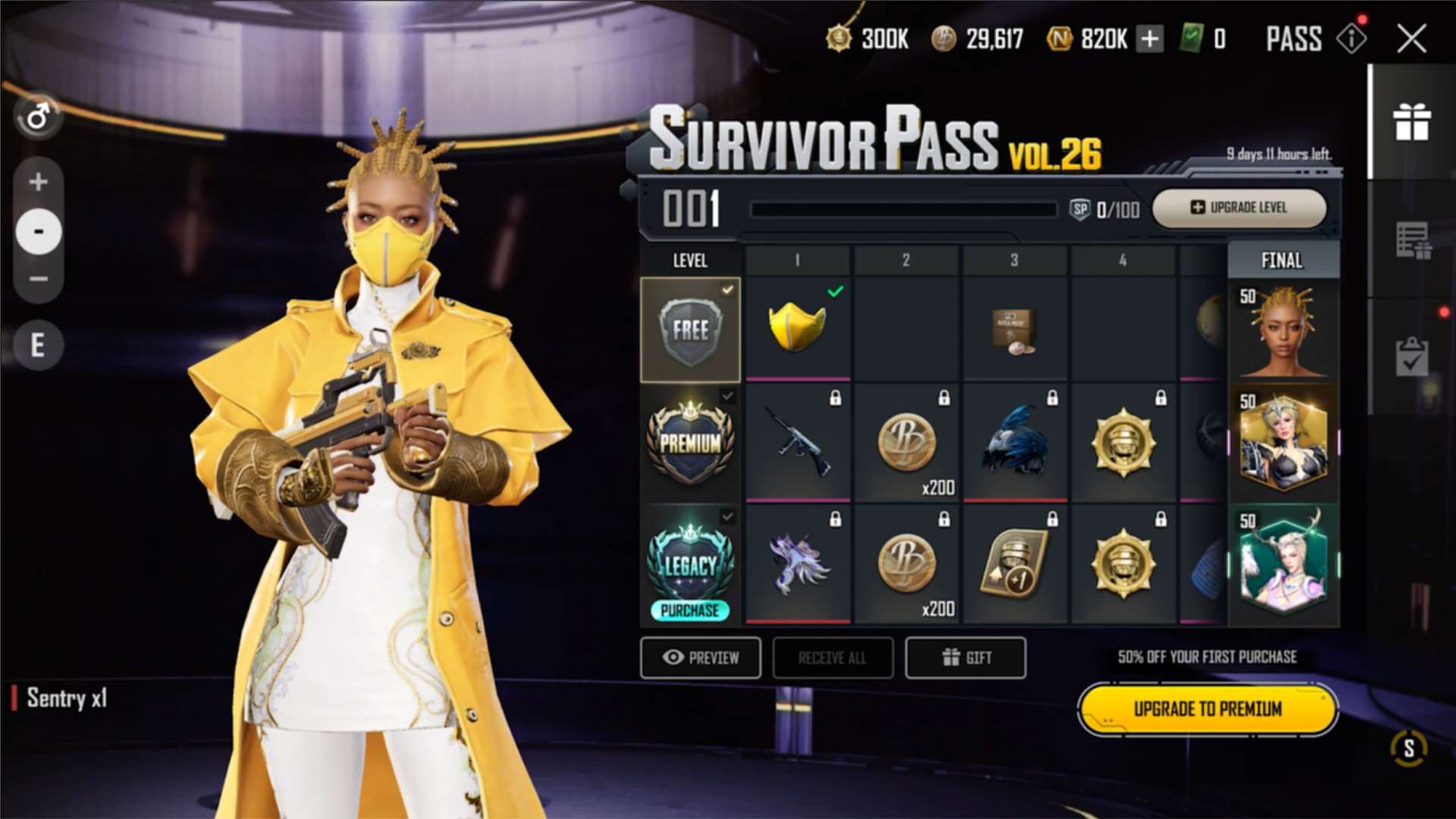Add more N currency with plus button
The height and width of the screenshot is (819, 1456).
coord(1150,39)
